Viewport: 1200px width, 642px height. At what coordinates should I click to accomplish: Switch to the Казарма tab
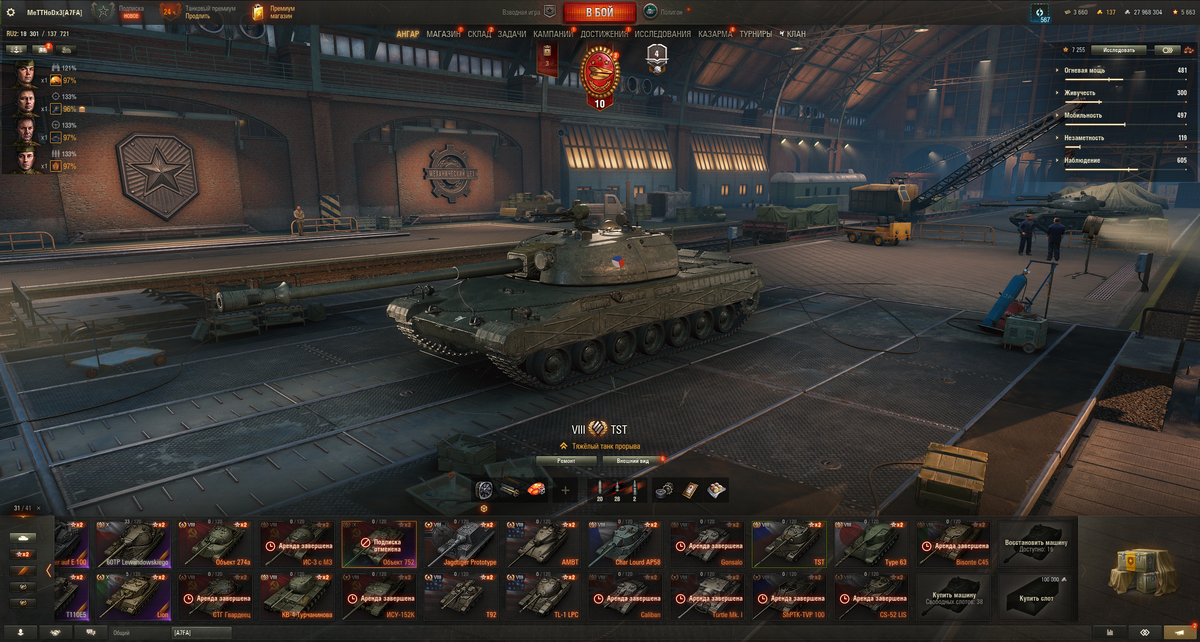716,34
